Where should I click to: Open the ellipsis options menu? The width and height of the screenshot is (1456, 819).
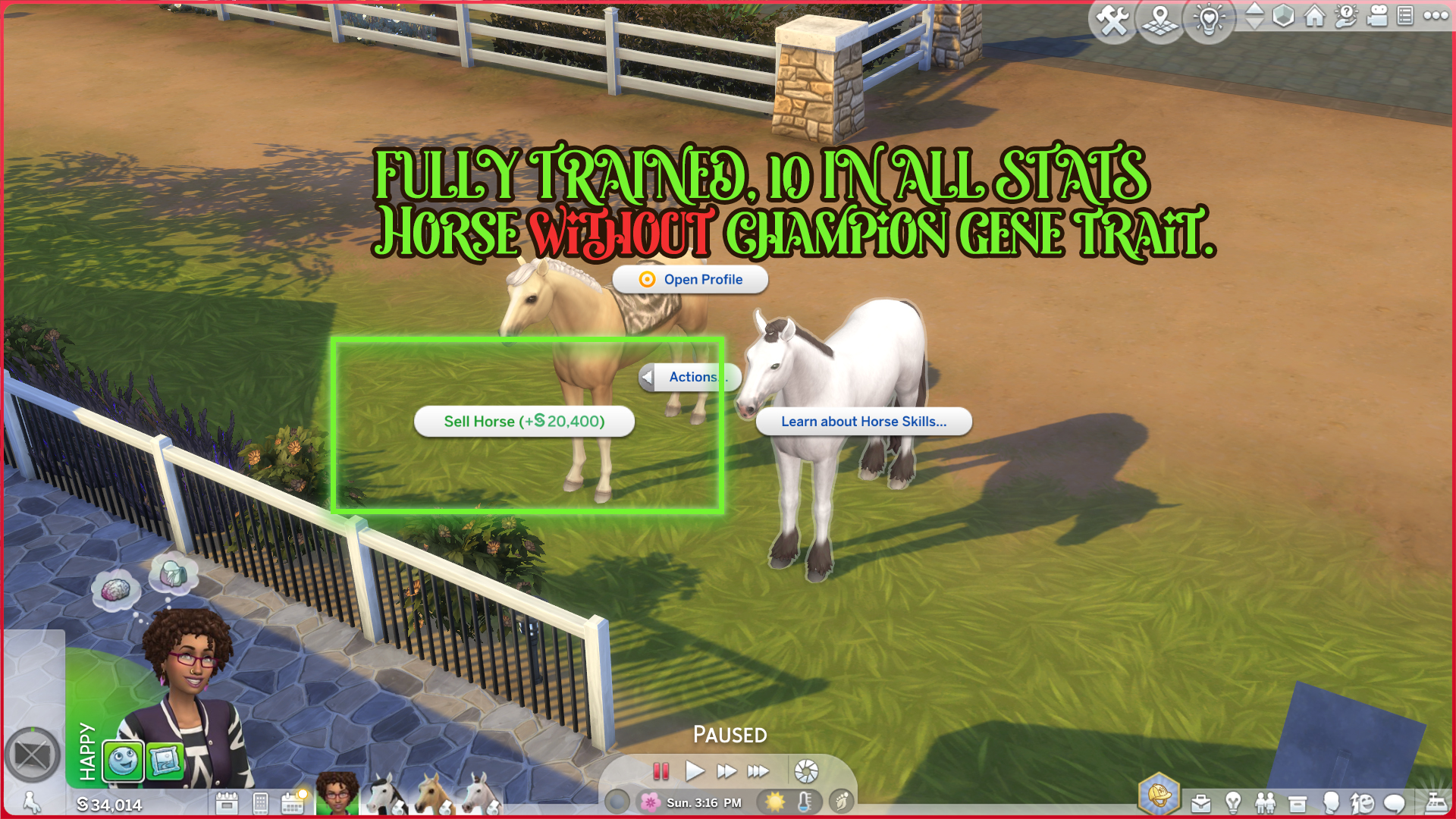(x=1435, y=14)
